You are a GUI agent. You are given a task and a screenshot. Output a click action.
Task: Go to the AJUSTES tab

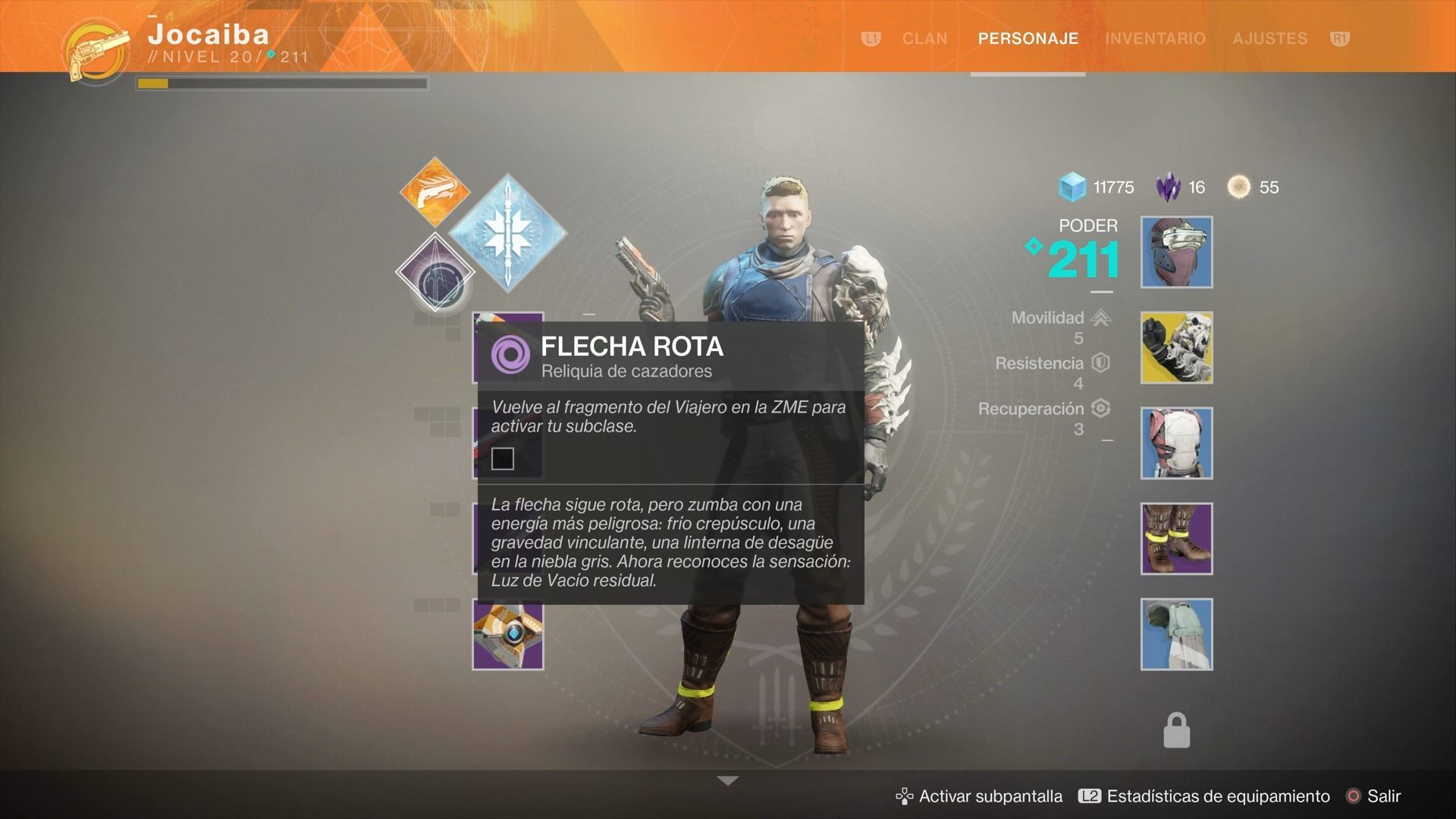coord(1269,39)
